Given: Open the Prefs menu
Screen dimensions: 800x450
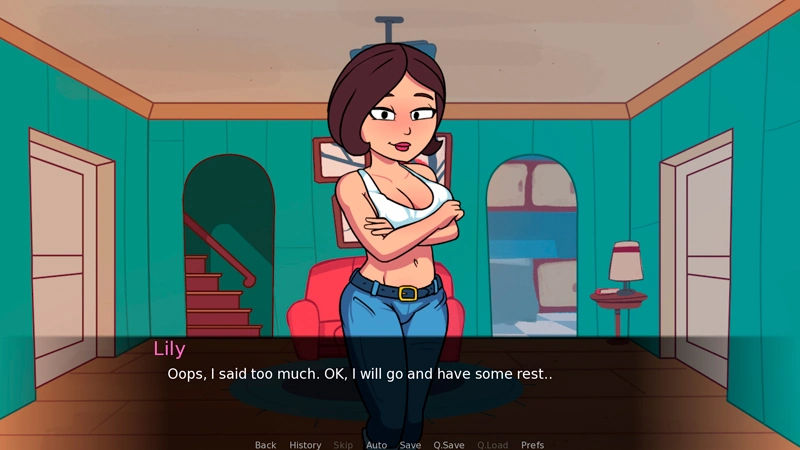Looking at the screenshot, I should [533, 444].
